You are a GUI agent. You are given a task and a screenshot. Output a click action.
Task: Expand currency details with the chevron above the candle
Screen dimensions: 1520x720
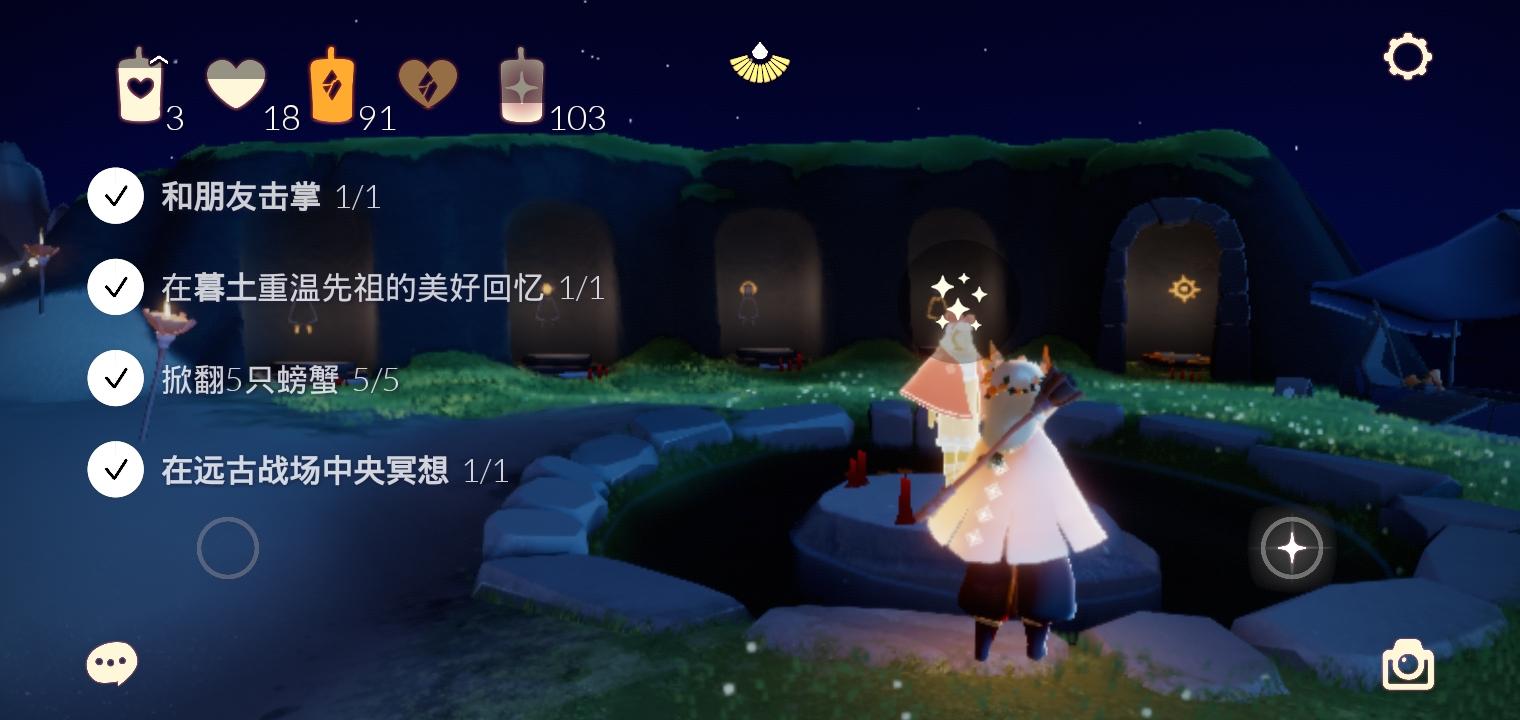[x=160, y=58]
